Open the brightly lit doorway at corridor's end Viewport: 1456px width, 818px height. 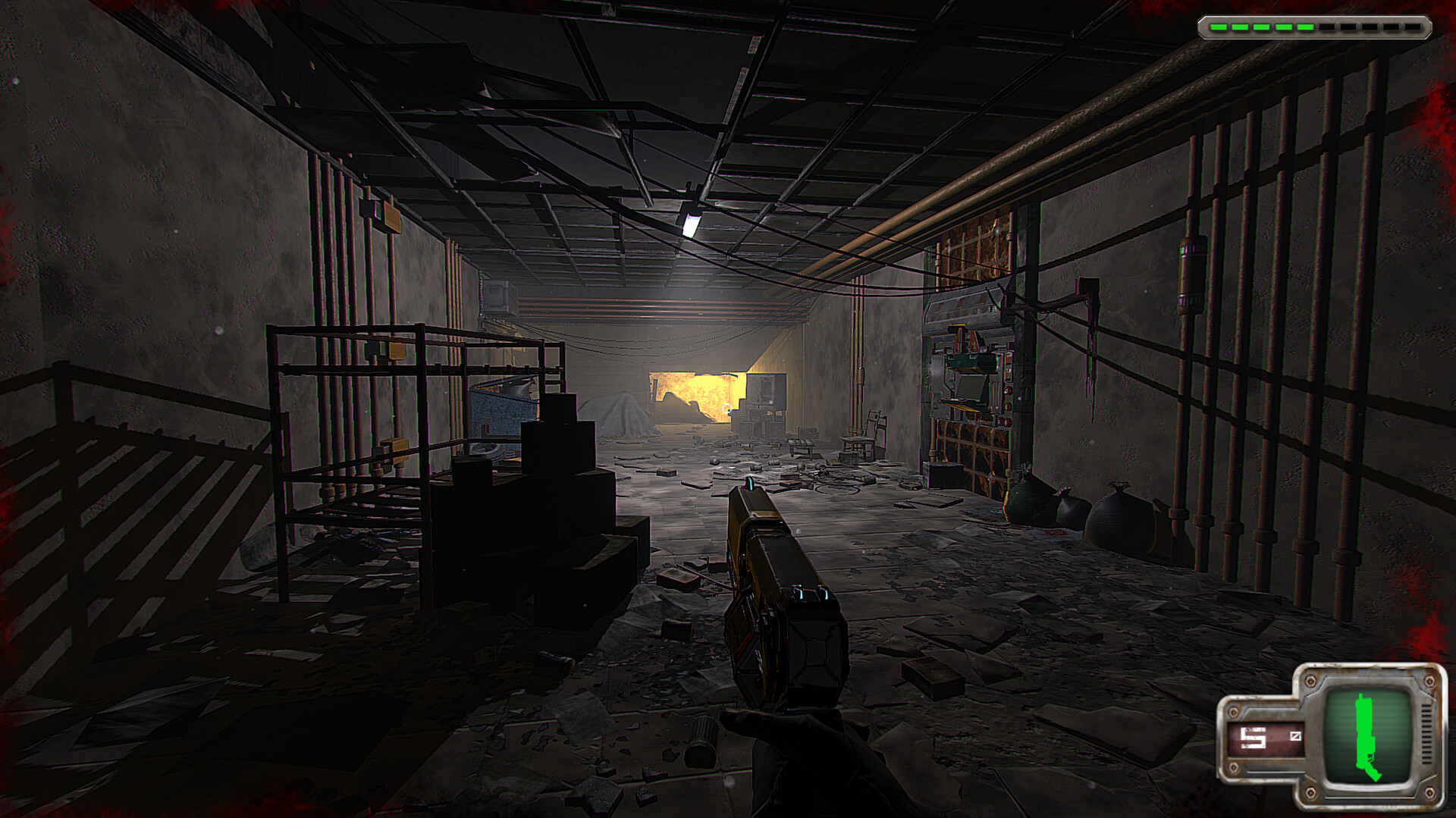(698, 394)
